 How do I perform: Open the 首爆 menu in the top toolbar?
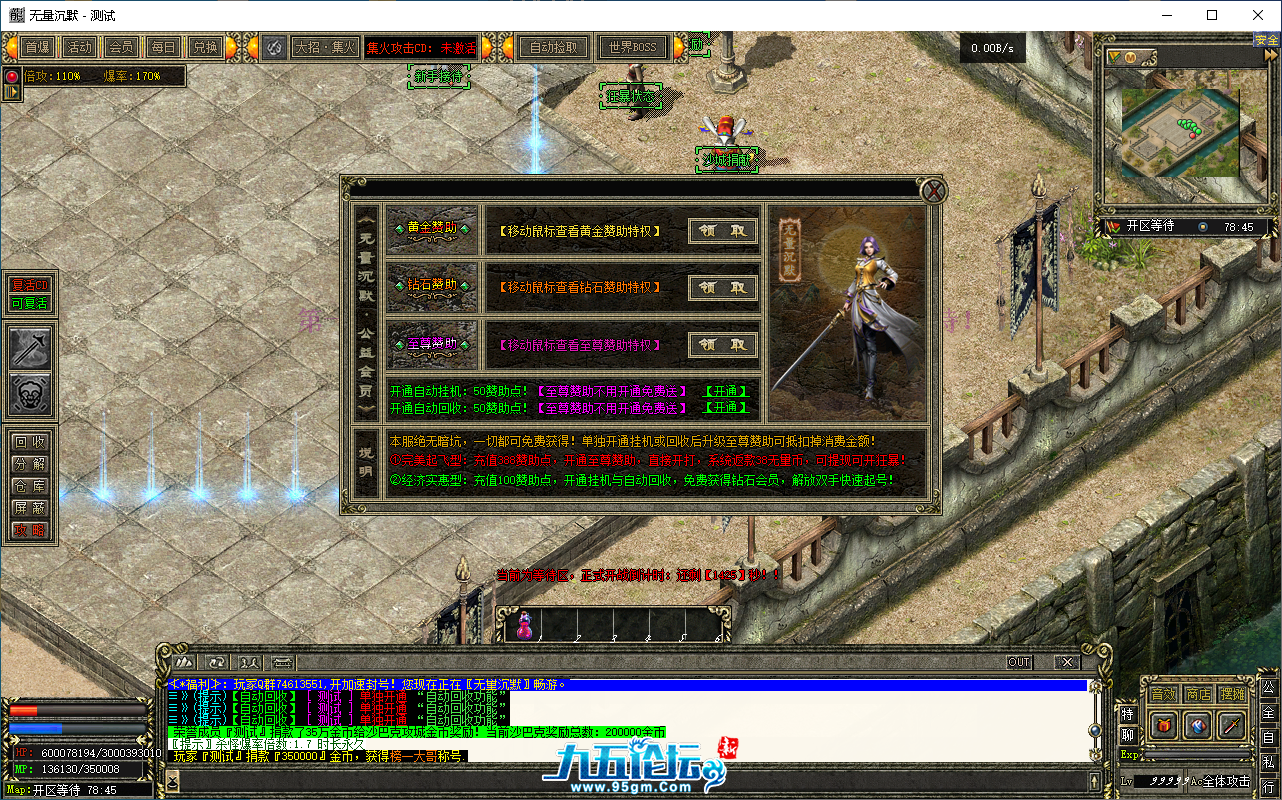(38, 46)
